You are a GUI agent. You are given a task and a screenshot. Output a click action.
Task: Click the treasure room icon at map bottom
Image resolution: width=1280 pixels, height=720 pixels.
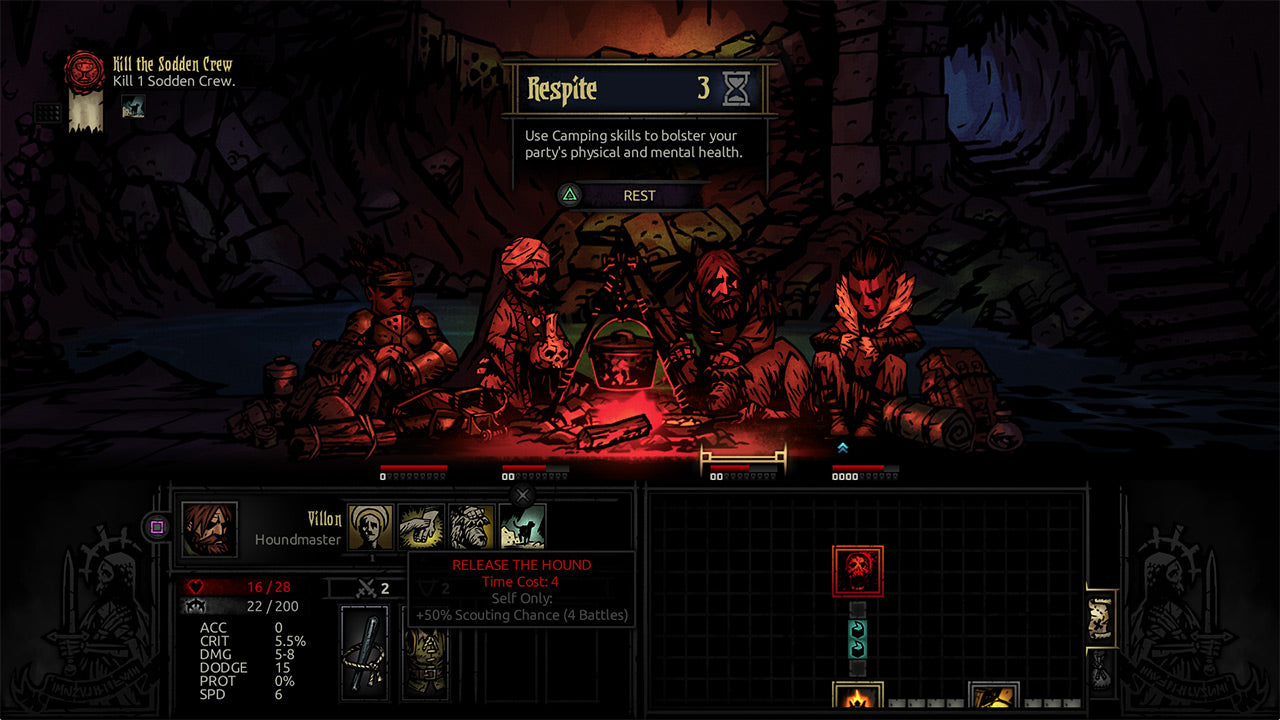tap(995, 697)
